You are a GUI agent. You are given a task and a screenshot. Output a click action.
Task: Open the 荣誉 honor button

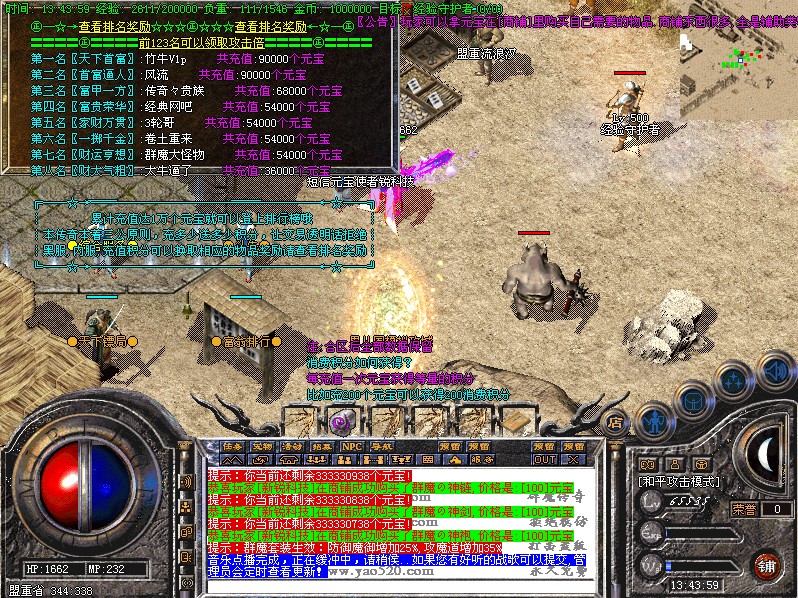tap(743, 509)
